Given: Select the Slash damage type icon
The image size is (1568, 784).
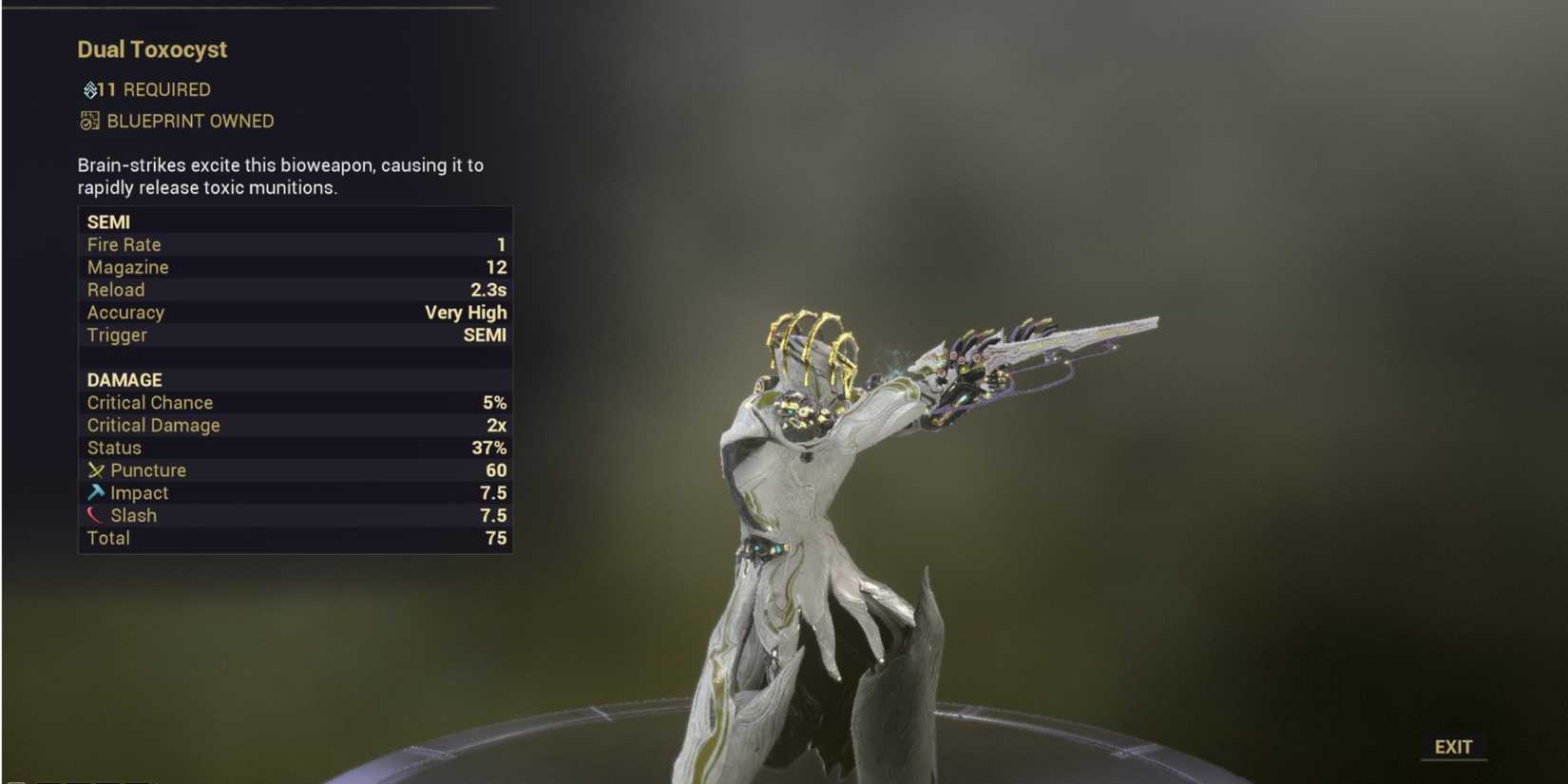Looking at the screenshot, I should tap(95, 515).
